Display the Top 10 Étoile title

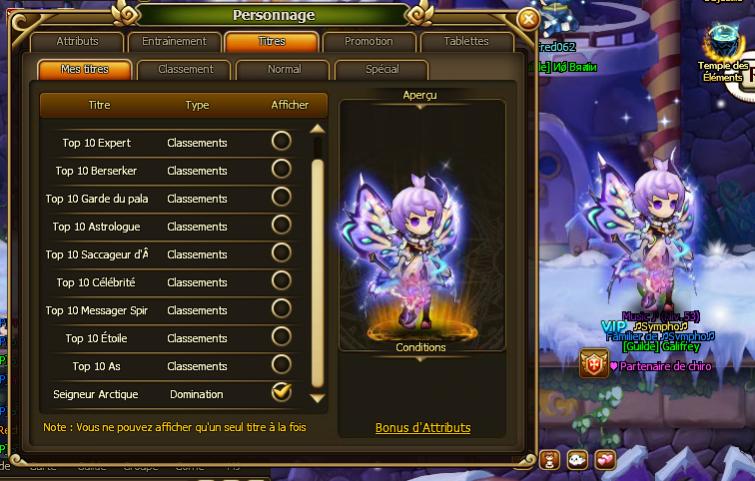coord(282,337)
